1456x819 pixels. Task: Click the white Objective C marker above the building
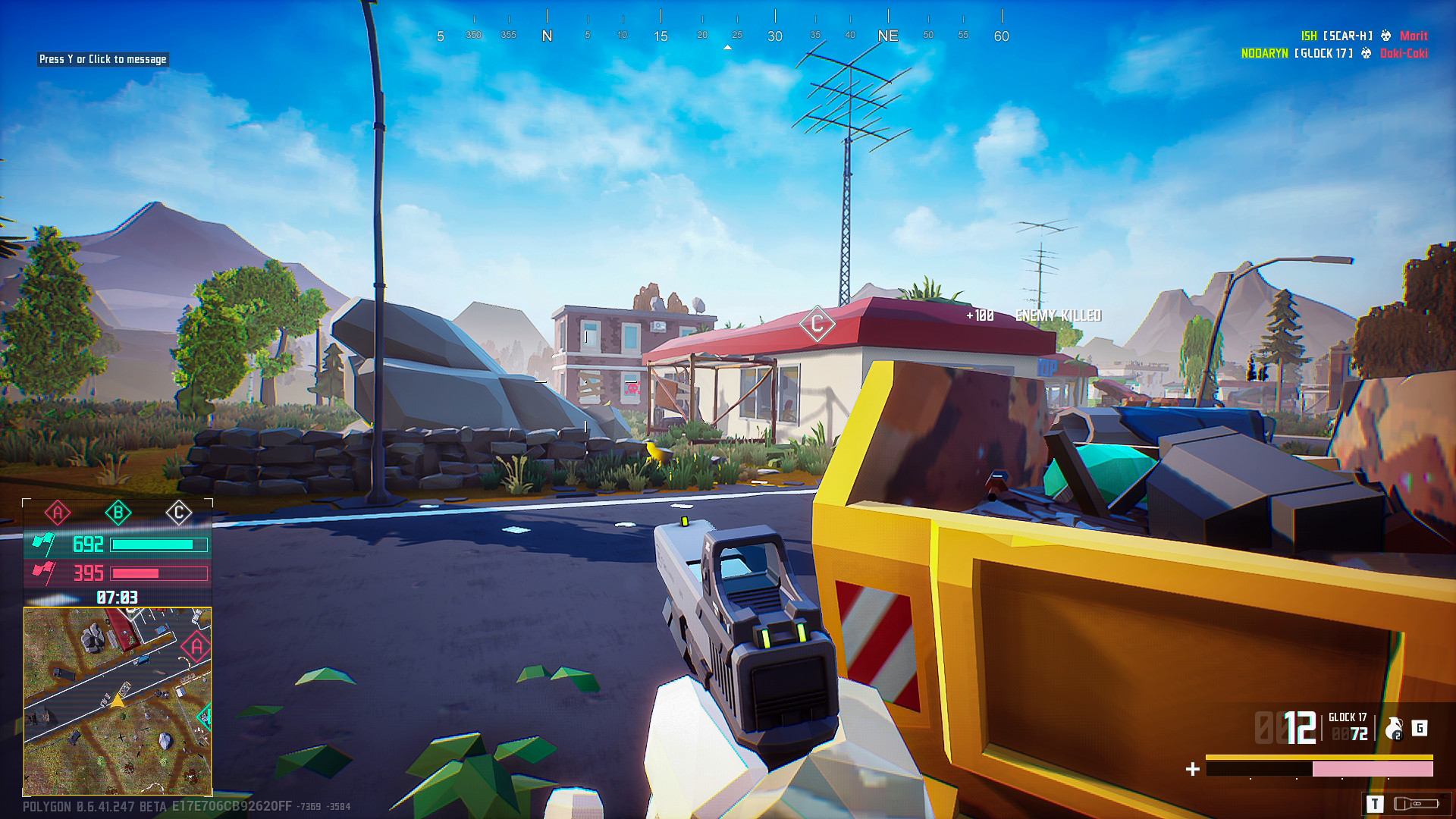pyautogui.click(x=817, y=324)
